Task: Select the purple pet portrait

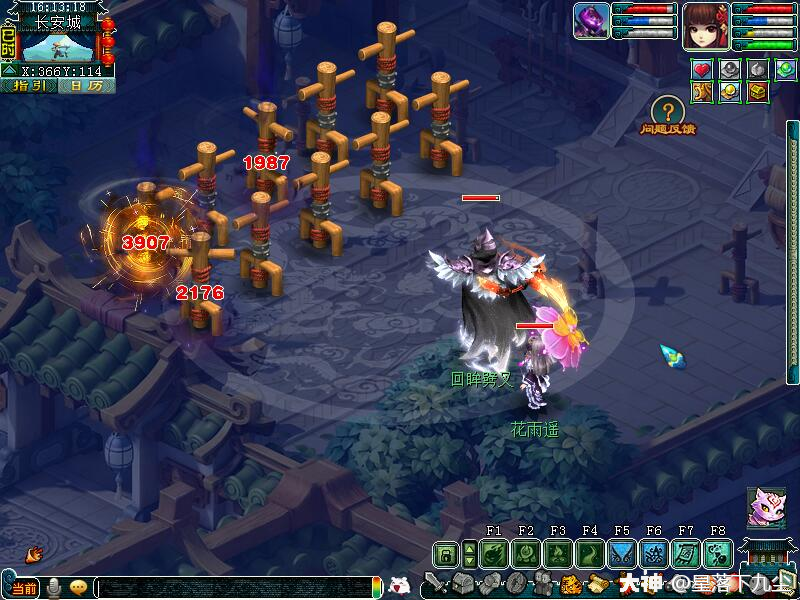Action: [x=592, y=22]
